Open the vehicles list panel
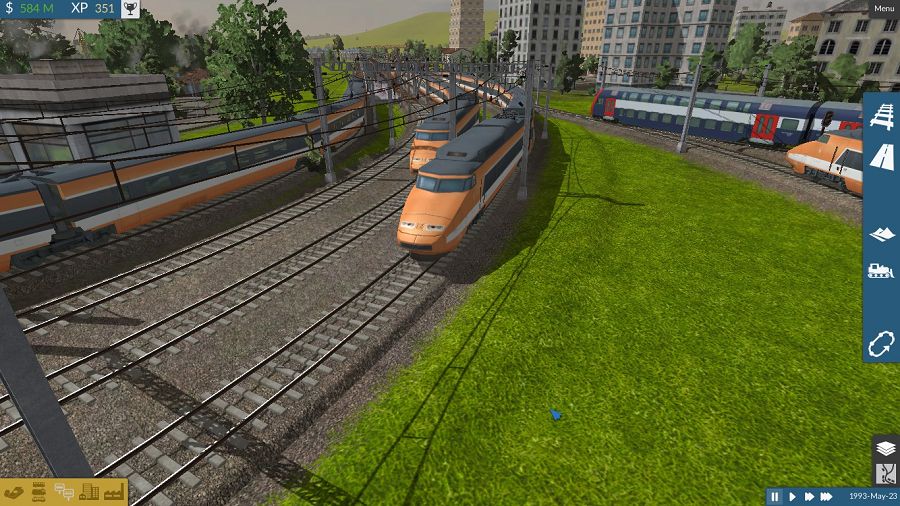Image resolution: width=900 pixels, height=506 pixels. (x=39, y=492)
